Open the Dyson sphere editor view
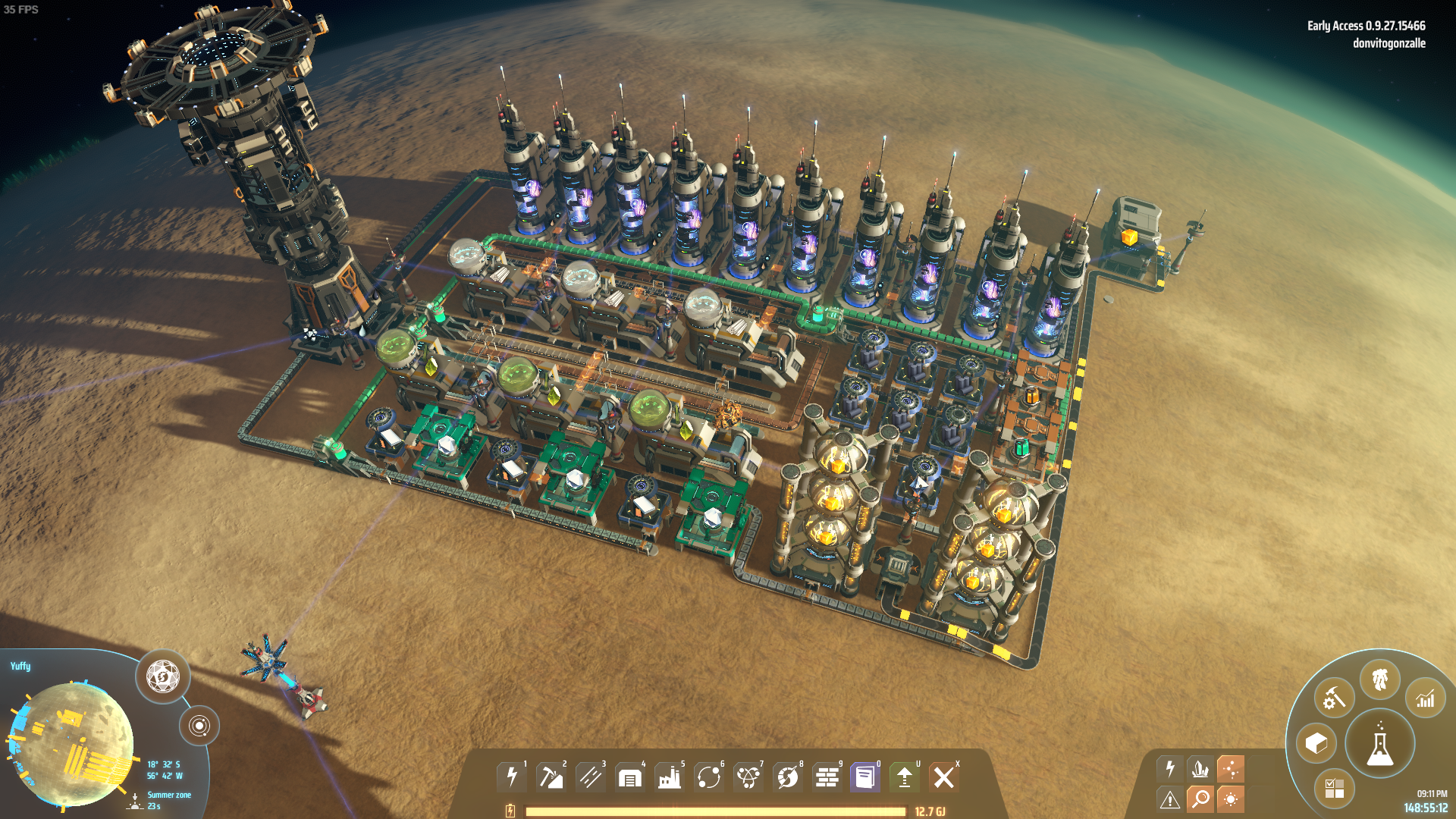 pyautogui.click(x=162, y=676)
